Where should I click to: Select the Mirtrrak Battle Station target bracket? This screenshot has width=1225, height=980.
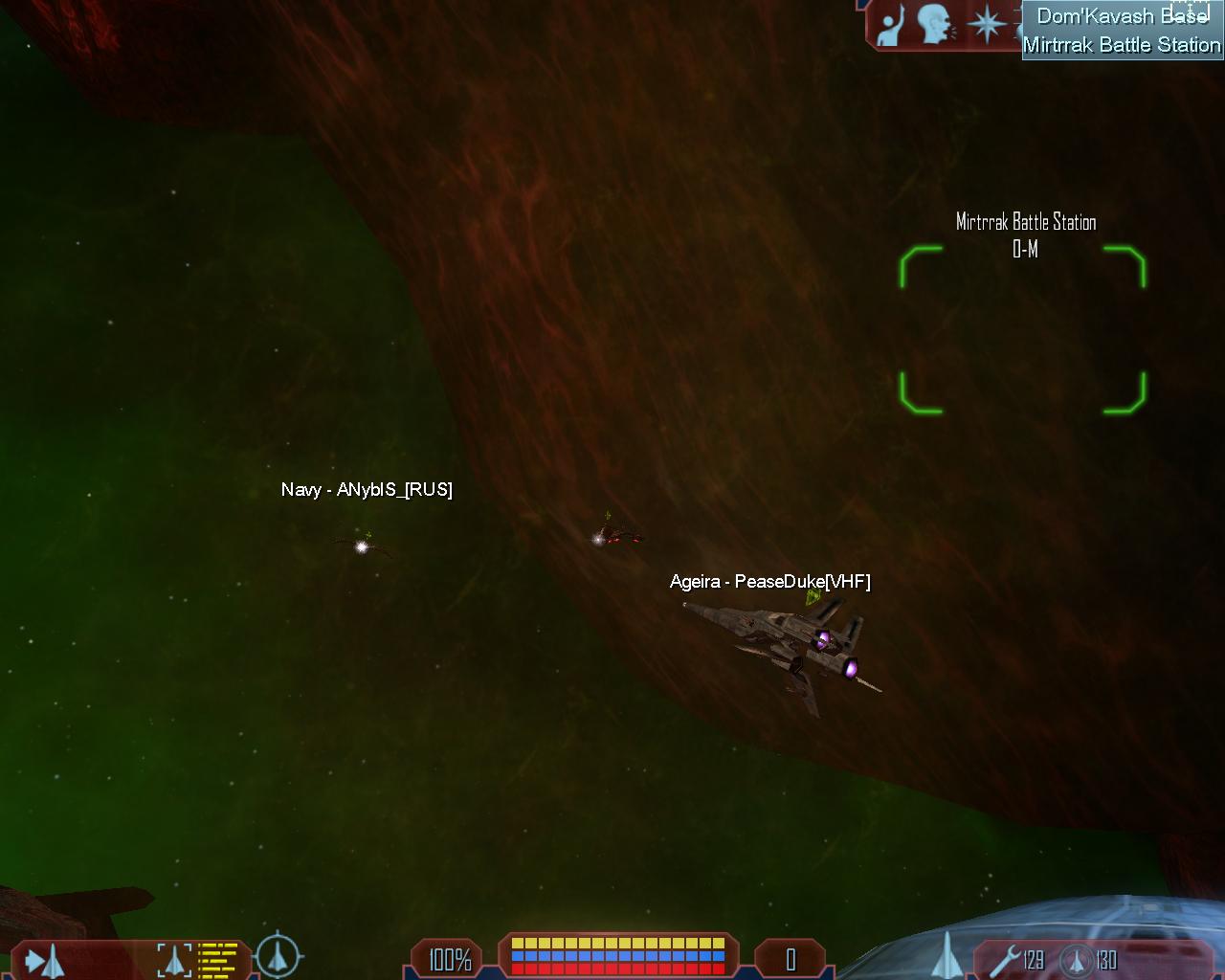coord(1022,329)
